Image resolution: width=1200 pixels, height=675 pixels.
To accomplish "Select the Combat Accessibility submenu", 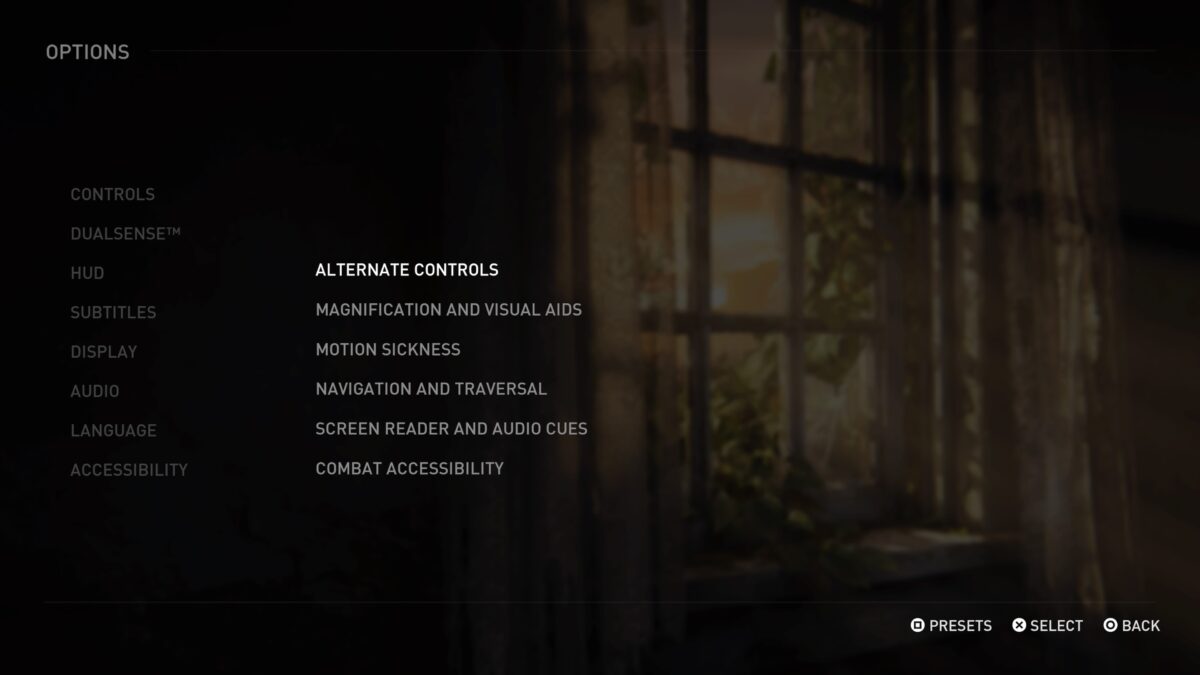I will [409, 468].
